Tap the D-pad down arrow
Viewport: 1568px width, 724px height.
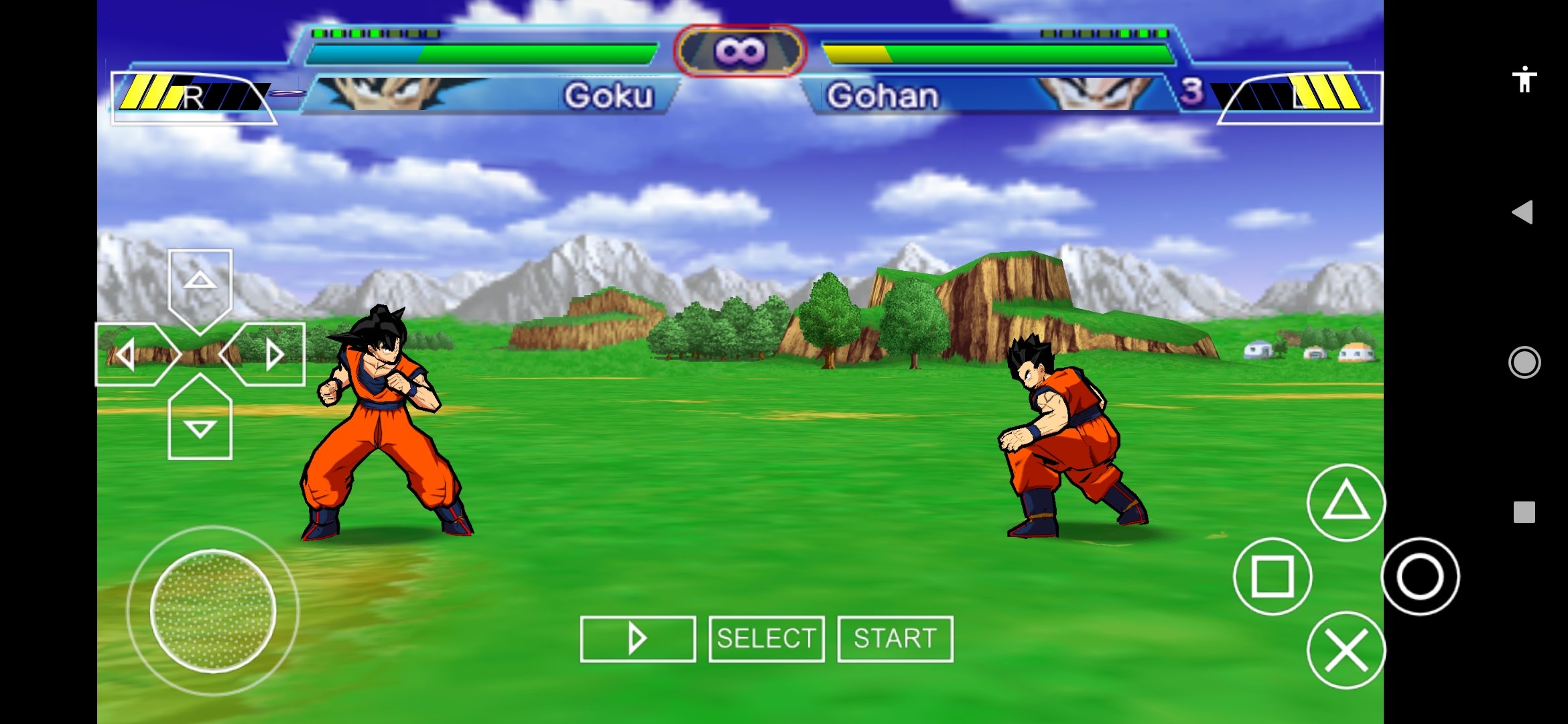(x=200, y=422)
